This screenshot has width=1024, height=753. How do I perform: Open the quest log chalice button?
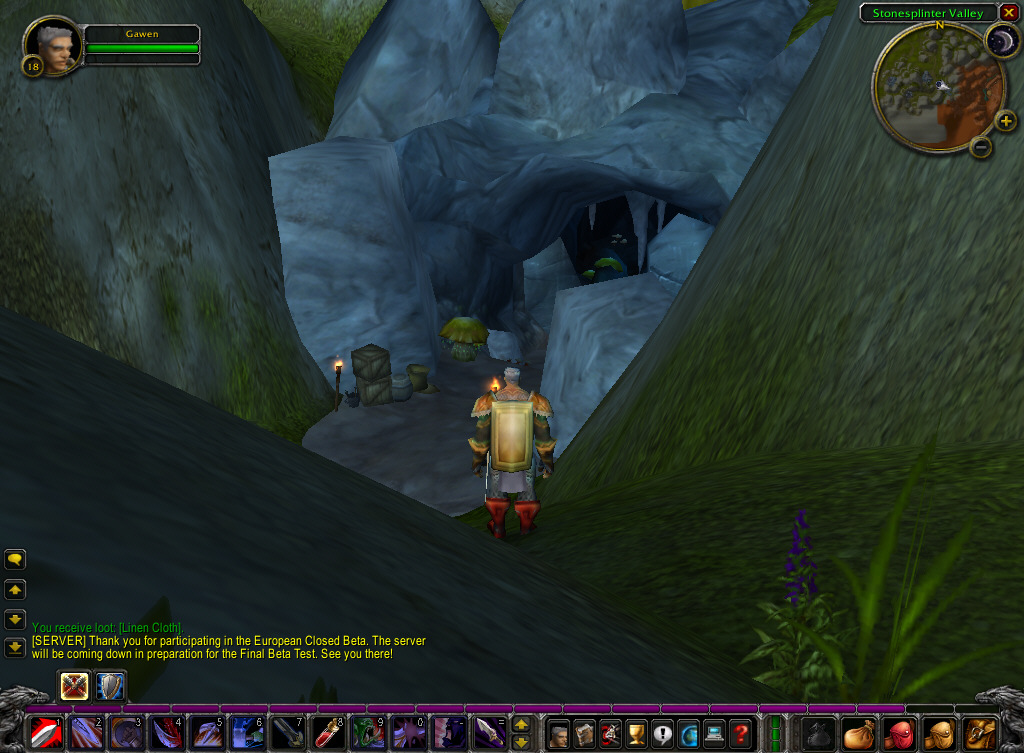coord(637,734)
